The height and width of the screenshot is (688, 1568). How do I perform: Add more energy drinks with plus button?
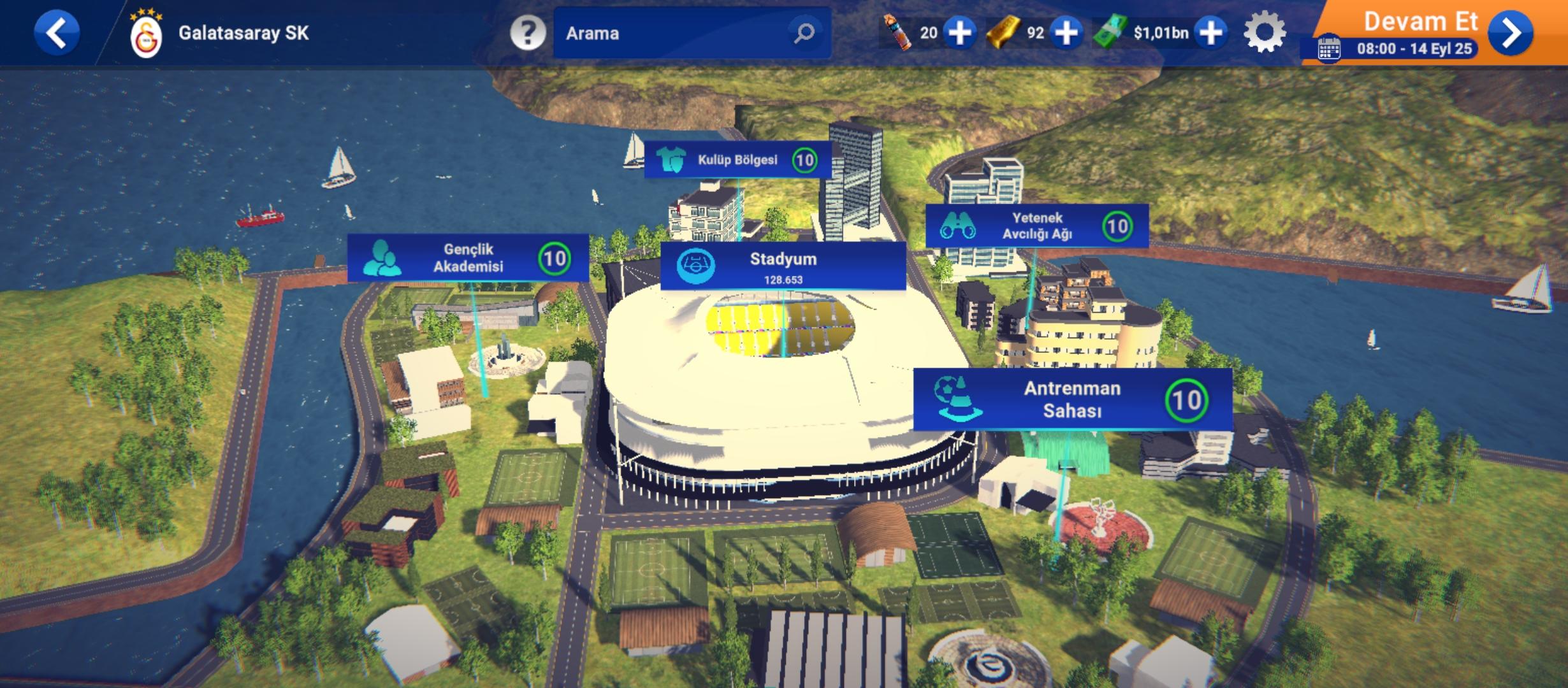coord(960,32)
